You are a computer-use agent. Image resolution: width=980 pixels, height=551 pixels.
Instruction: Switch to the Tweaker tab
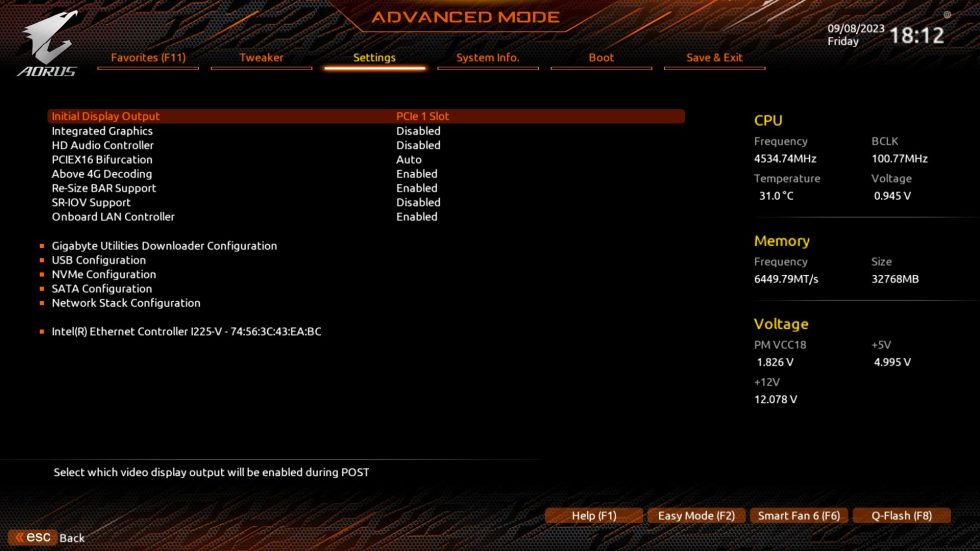[261, 58]
